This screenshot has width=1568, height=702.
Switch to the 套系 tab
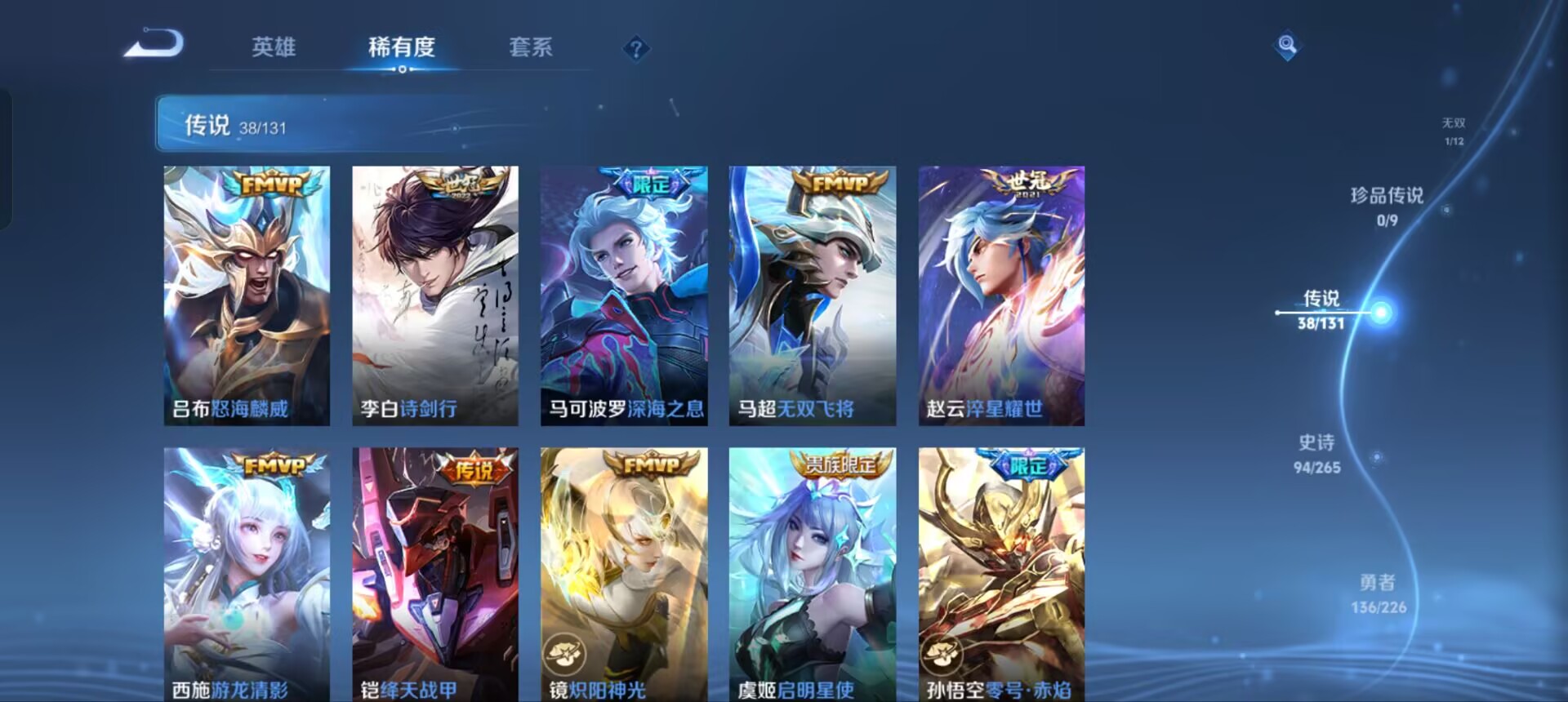(x=531, y=49)
